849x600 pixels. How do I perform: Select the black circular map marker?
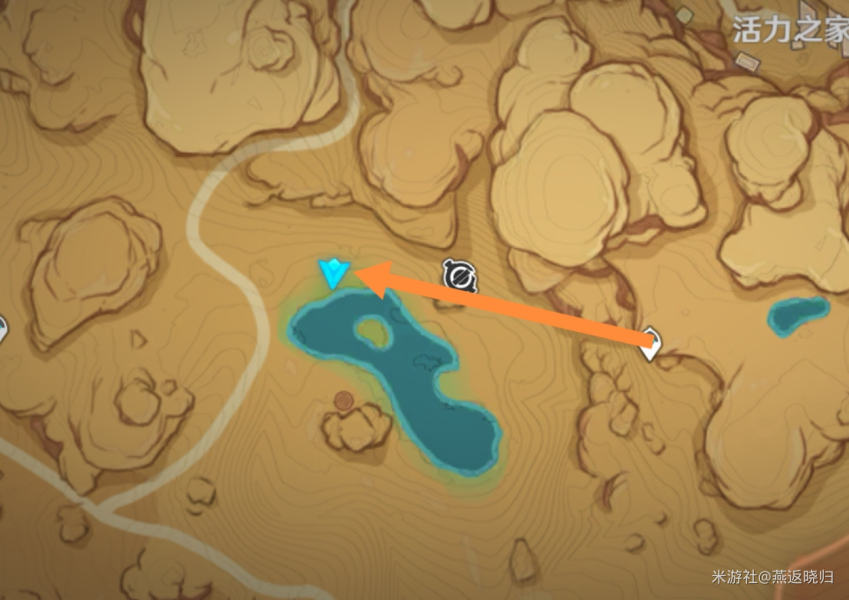[x=460, y=275]
